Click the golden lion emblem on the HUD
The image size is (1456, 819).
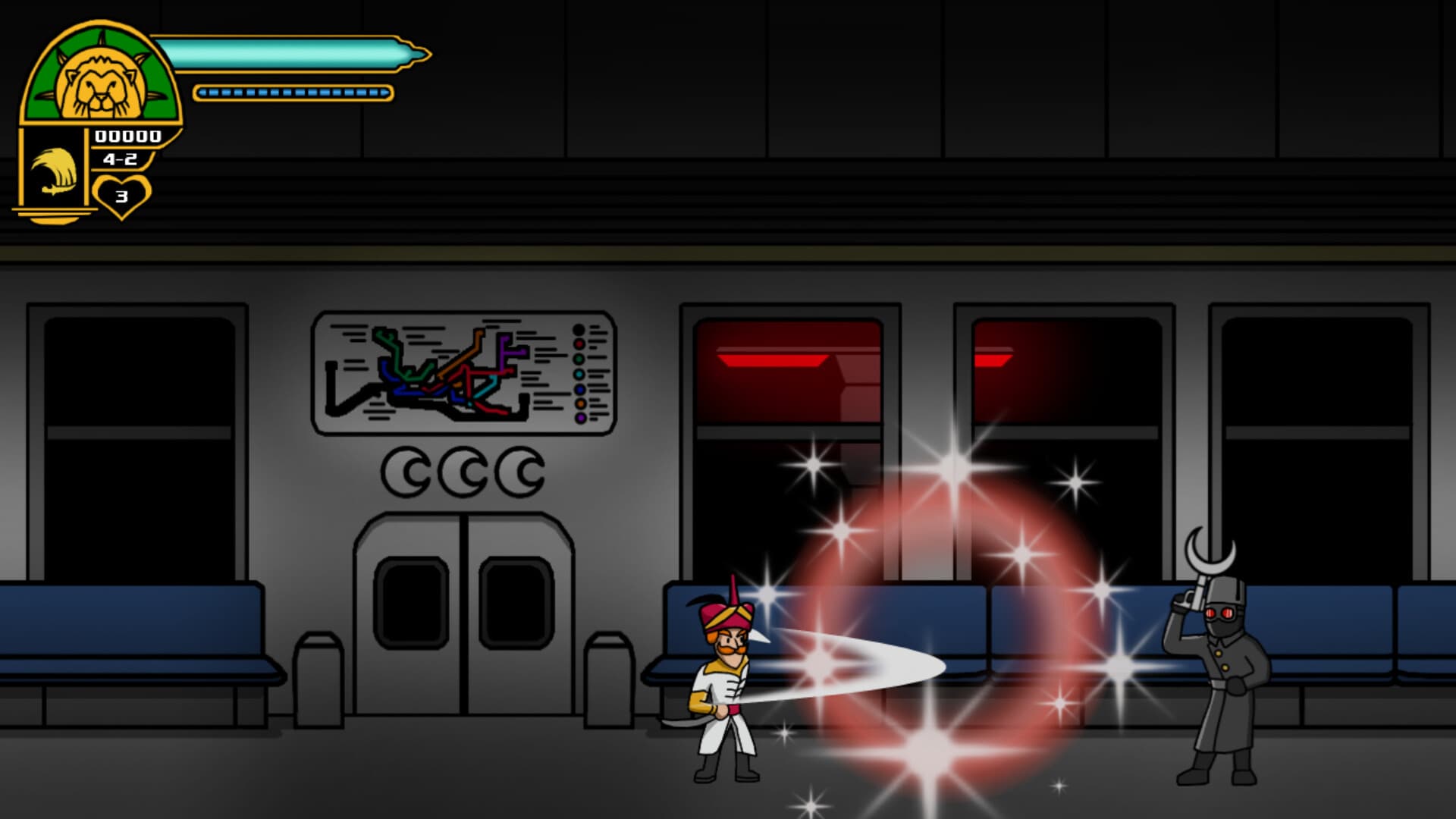[x=99, y=80]
